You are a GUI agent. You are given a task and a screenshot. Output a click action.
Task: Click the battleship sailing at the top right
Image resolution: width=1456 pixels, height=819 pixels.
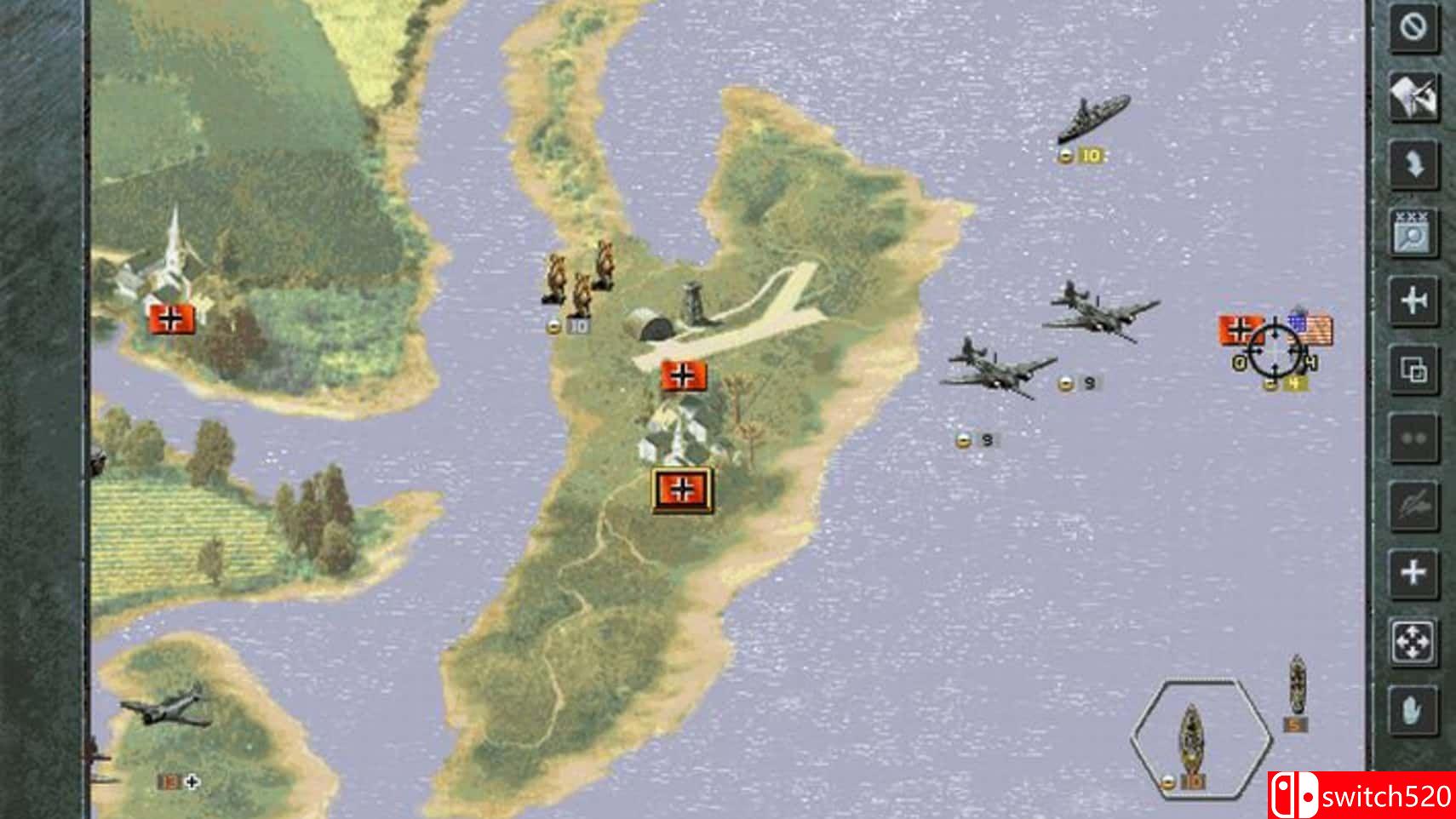tap(1095, 115)
